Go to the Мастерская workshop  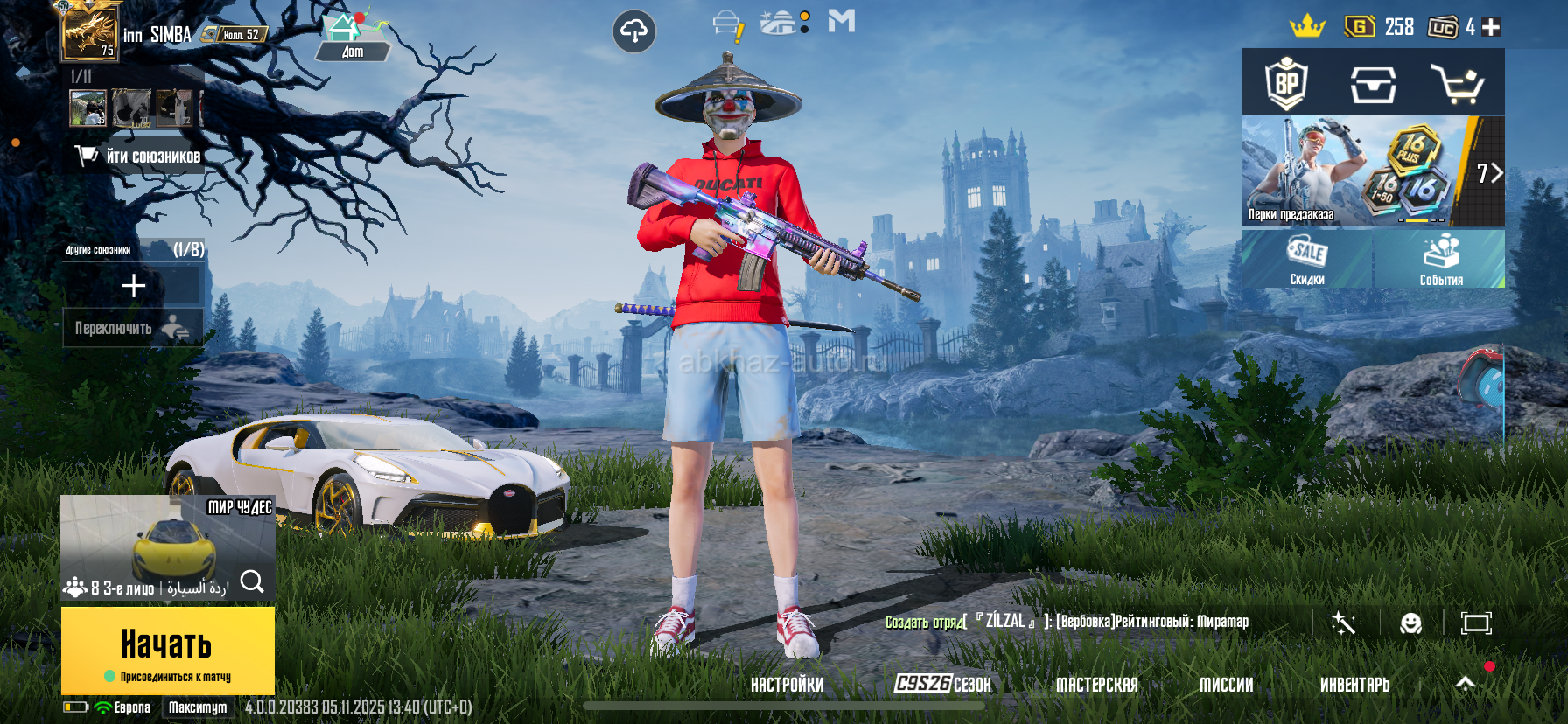click(x=1096, y=685)
